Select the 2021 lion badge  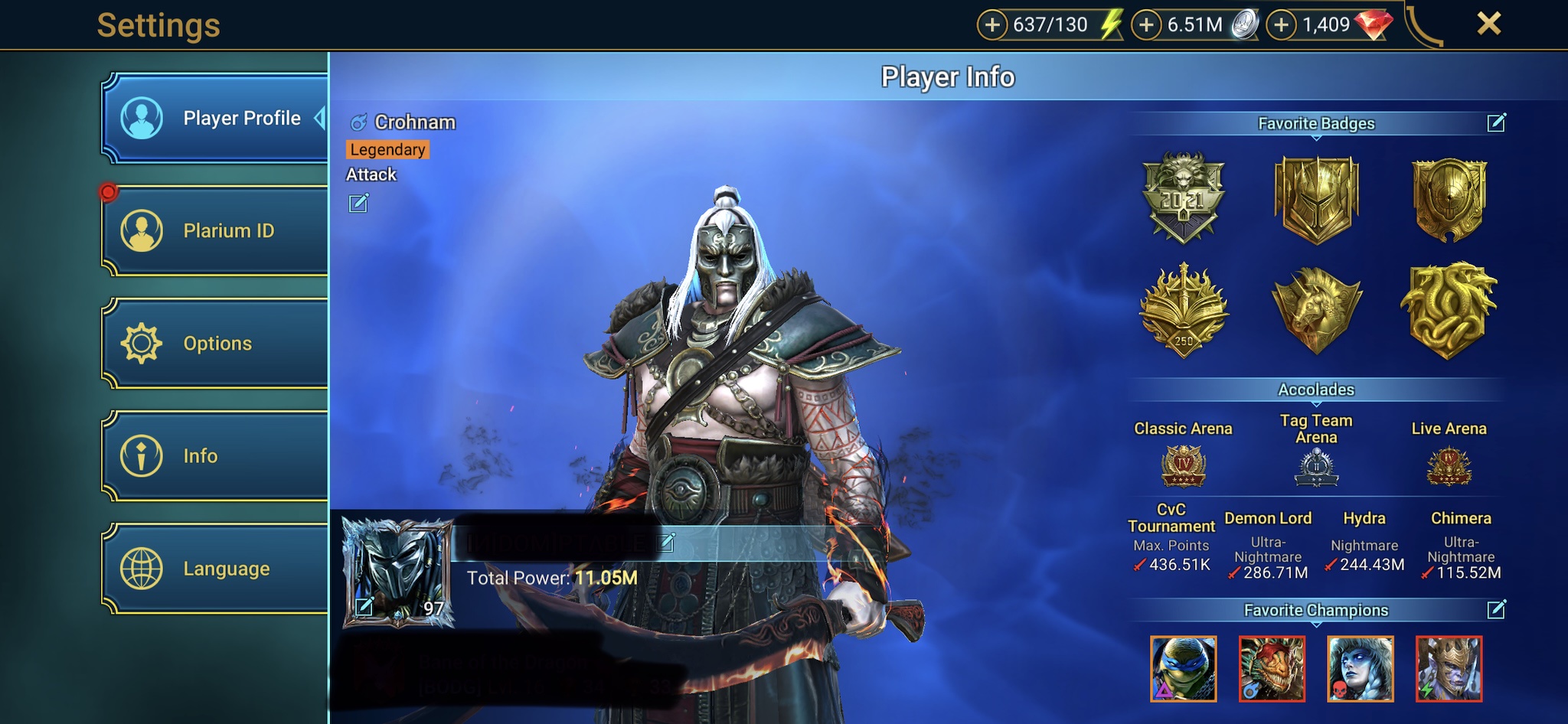(1183, 197)
